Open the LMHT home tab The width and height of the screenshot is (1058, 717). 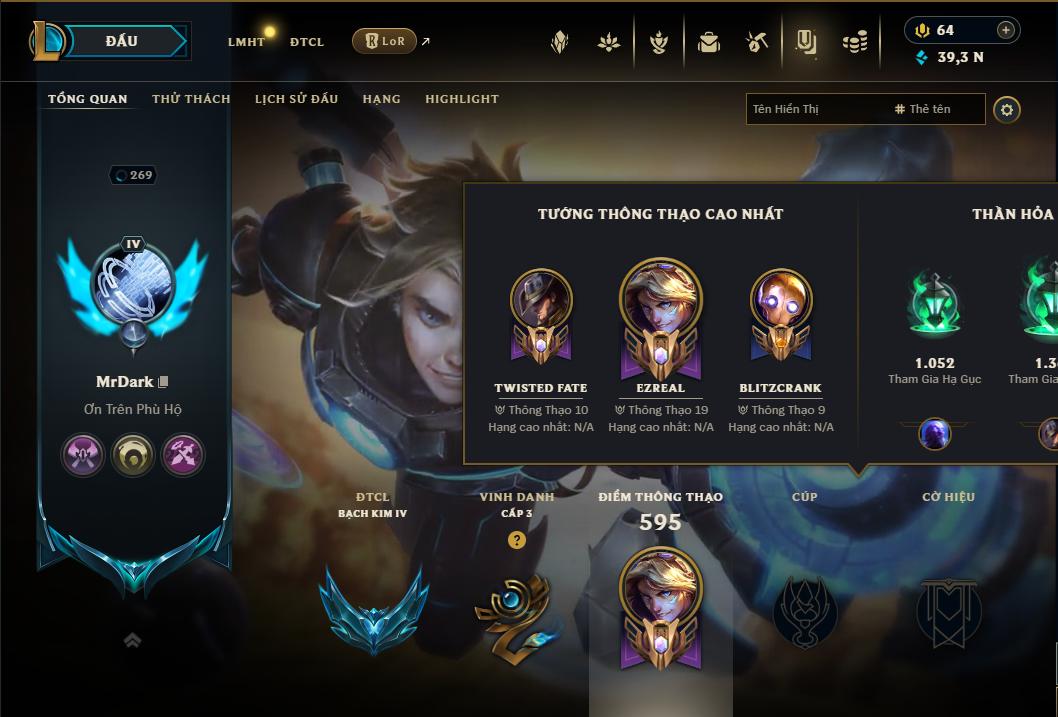pyautogui.click(x=246, y=42)
